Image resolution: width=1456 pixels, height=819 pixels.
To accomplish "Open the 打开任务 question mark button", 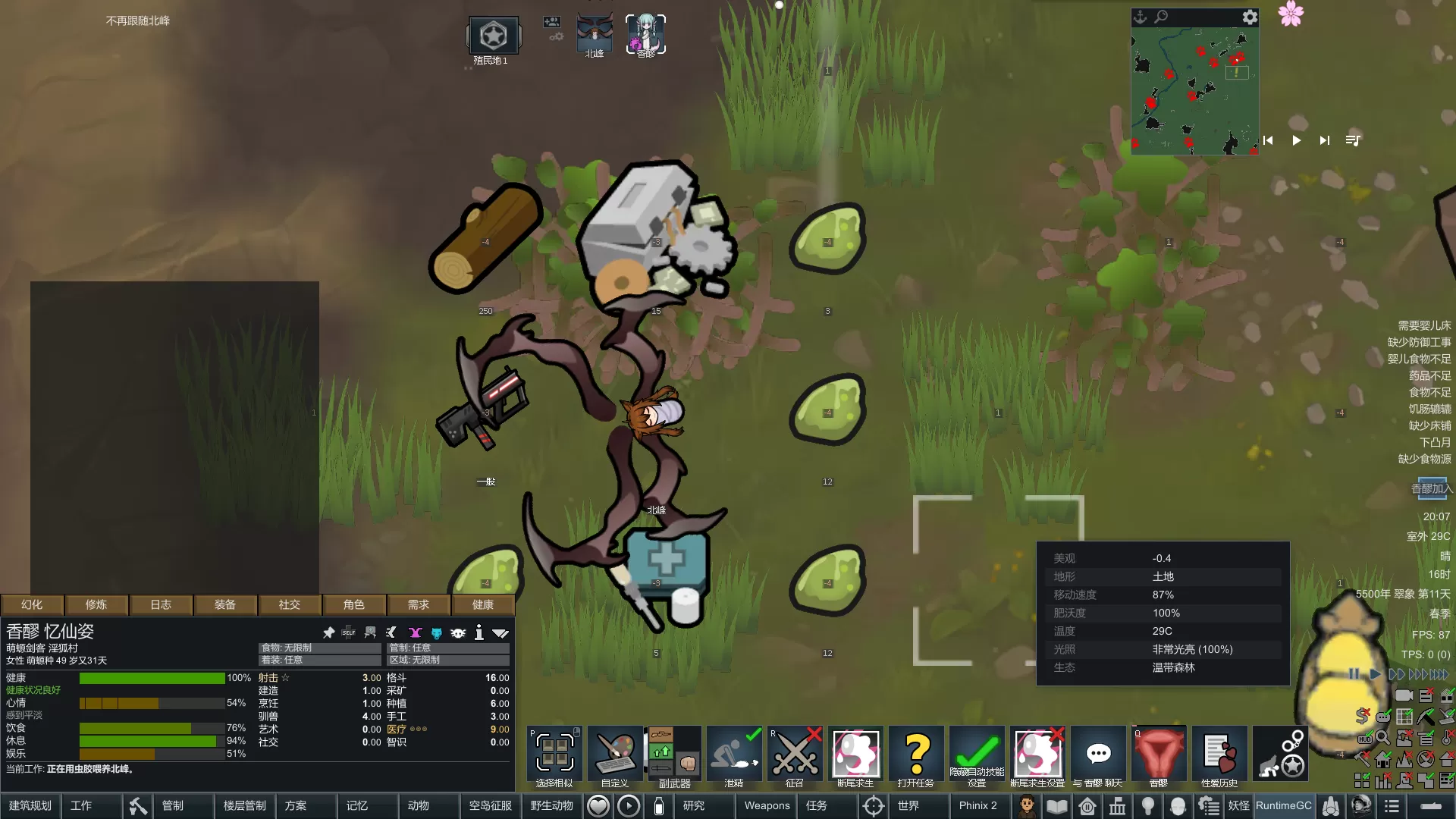I will click(x=916, y=755).
